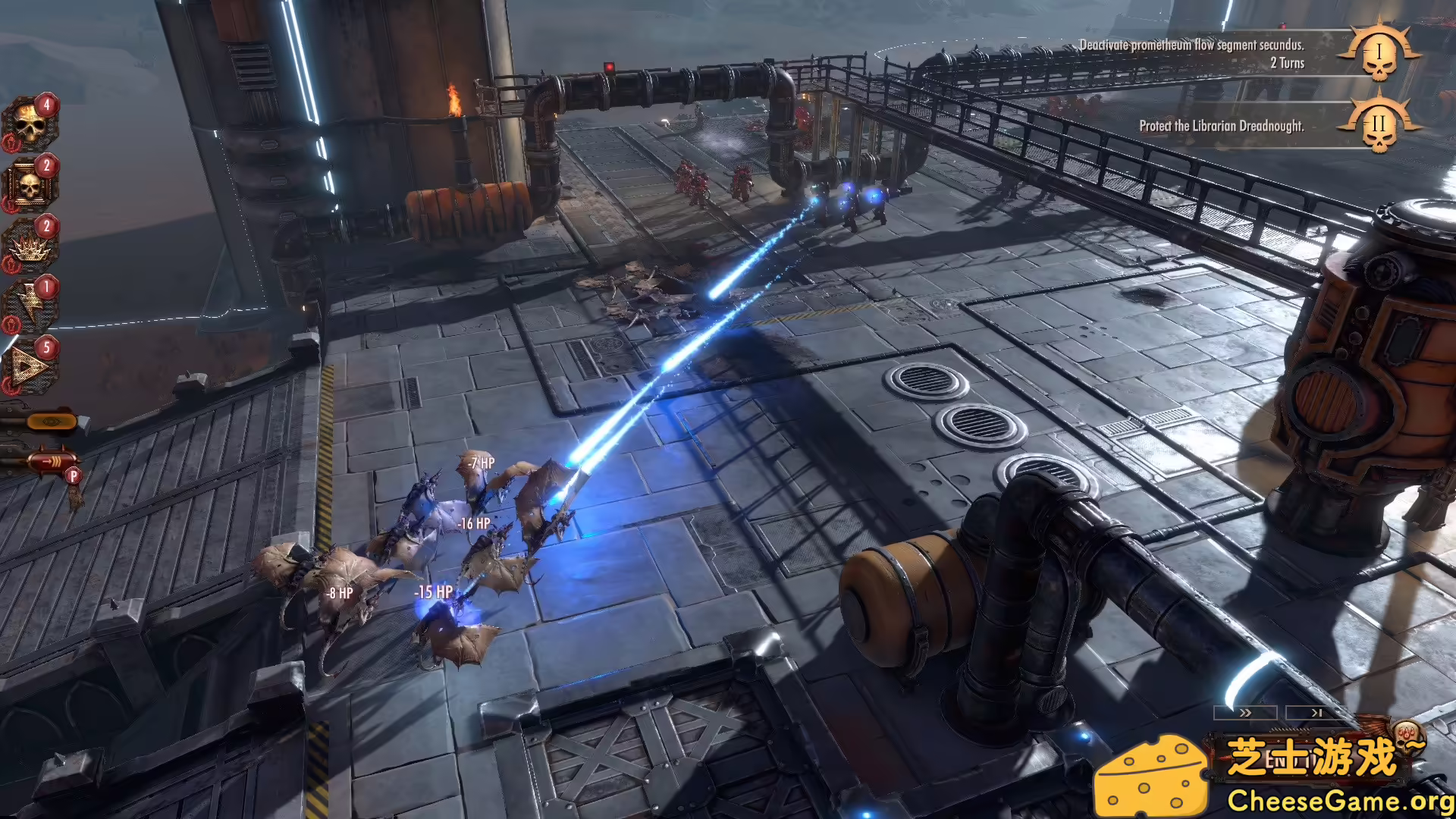Image resolution: width=1456 pixels, height=819 pixels.
Task: Expand the Librarian Dreadnought protection objective
Action: (1222, 125)
